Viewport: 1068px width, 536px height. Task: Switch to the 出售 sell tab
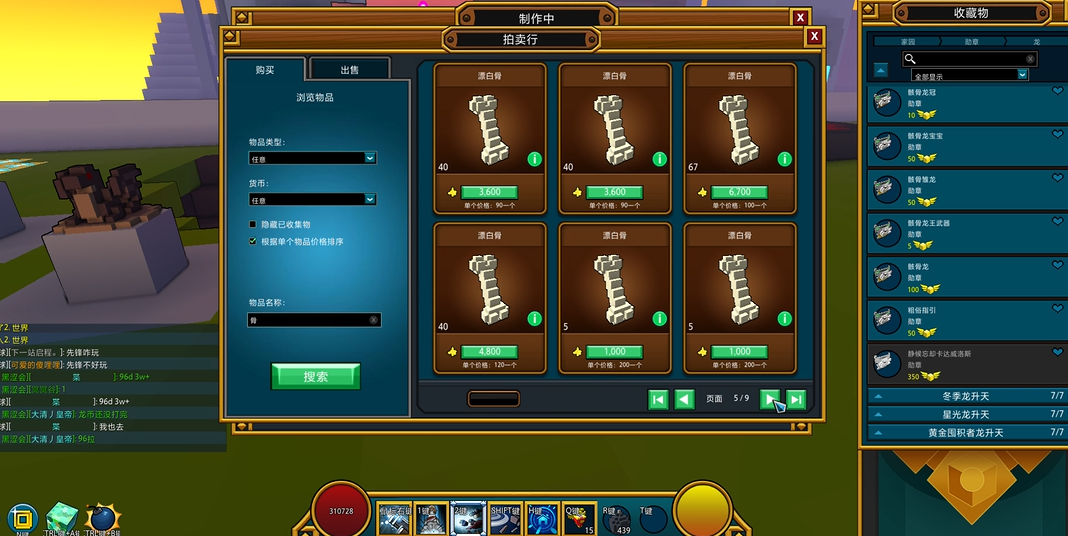pyautogui.click(x=349, y=69)
